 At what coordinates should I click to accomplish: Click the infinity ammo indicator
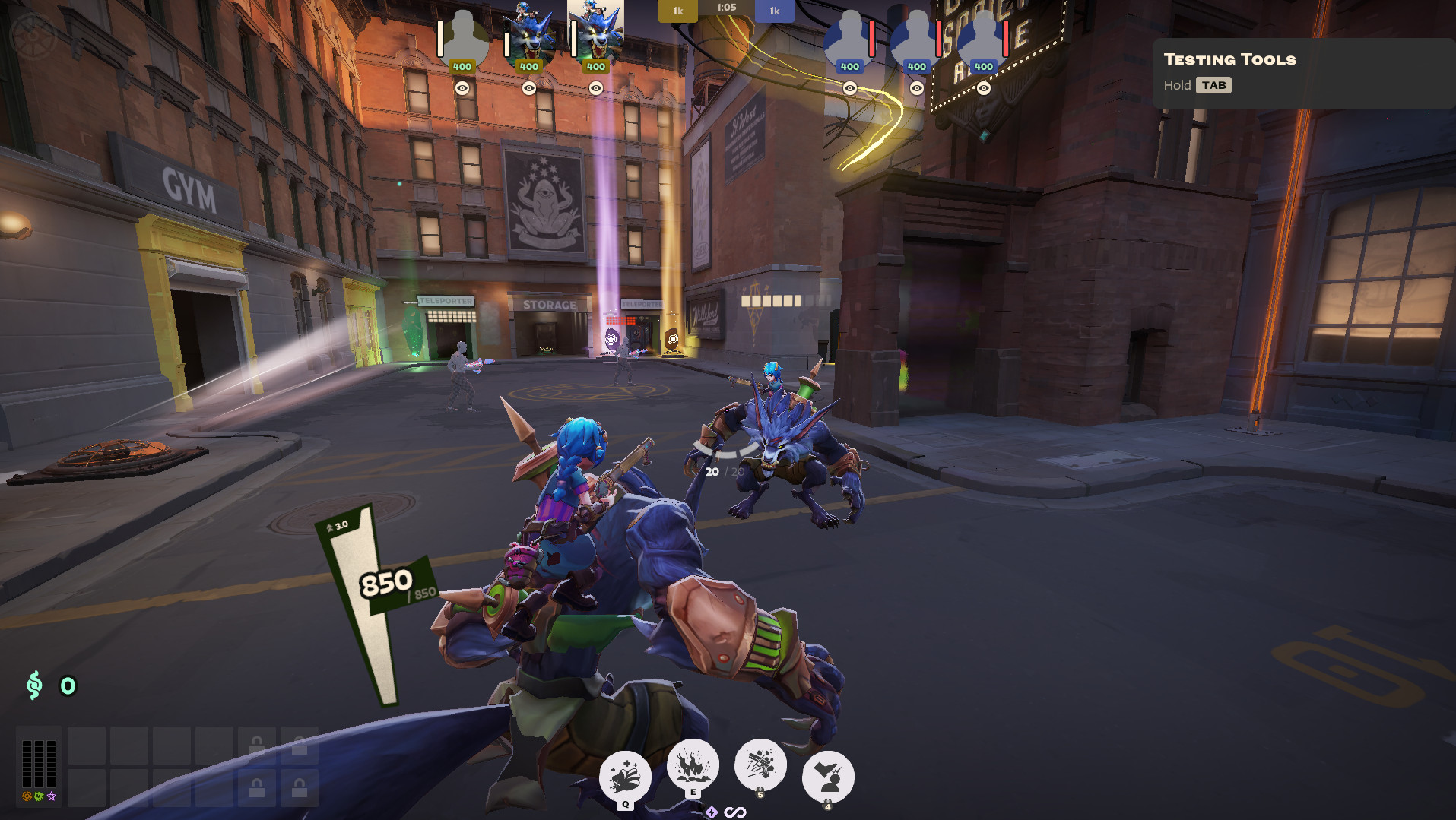736,812
